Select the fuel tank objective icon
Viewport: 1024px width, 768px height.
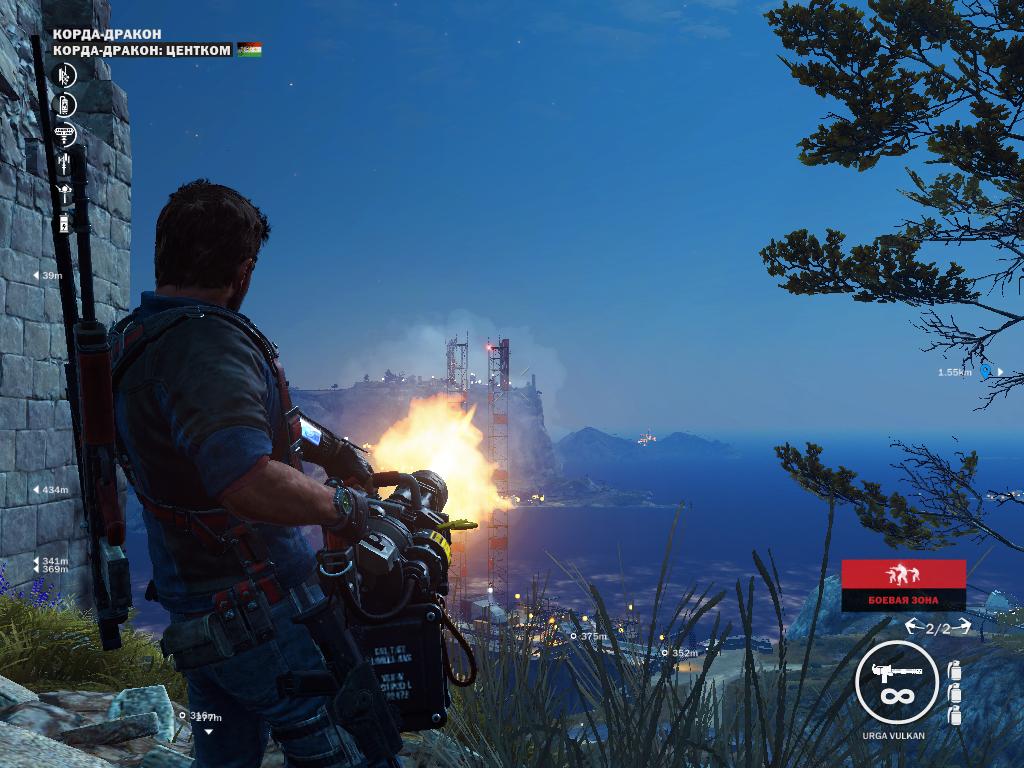pos(65,104)
